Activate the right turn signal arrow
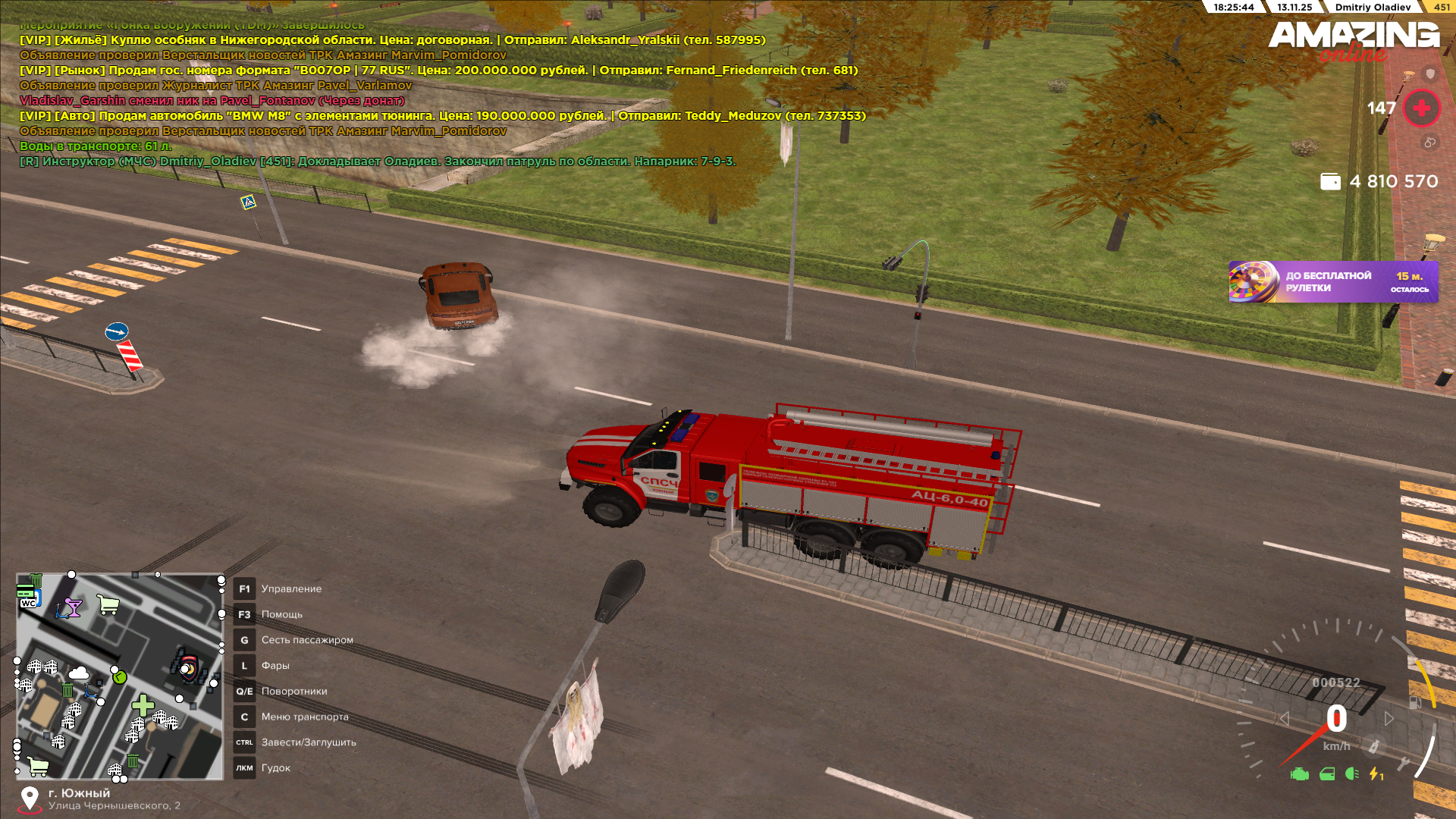 (x=1389, y=718)
